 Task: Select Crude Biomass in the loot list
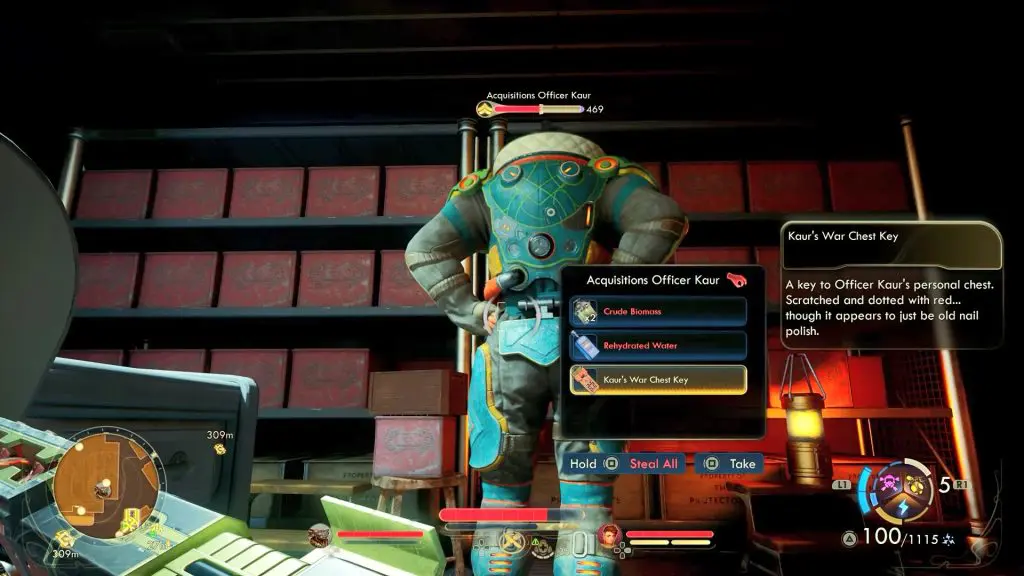pos(658,312)
